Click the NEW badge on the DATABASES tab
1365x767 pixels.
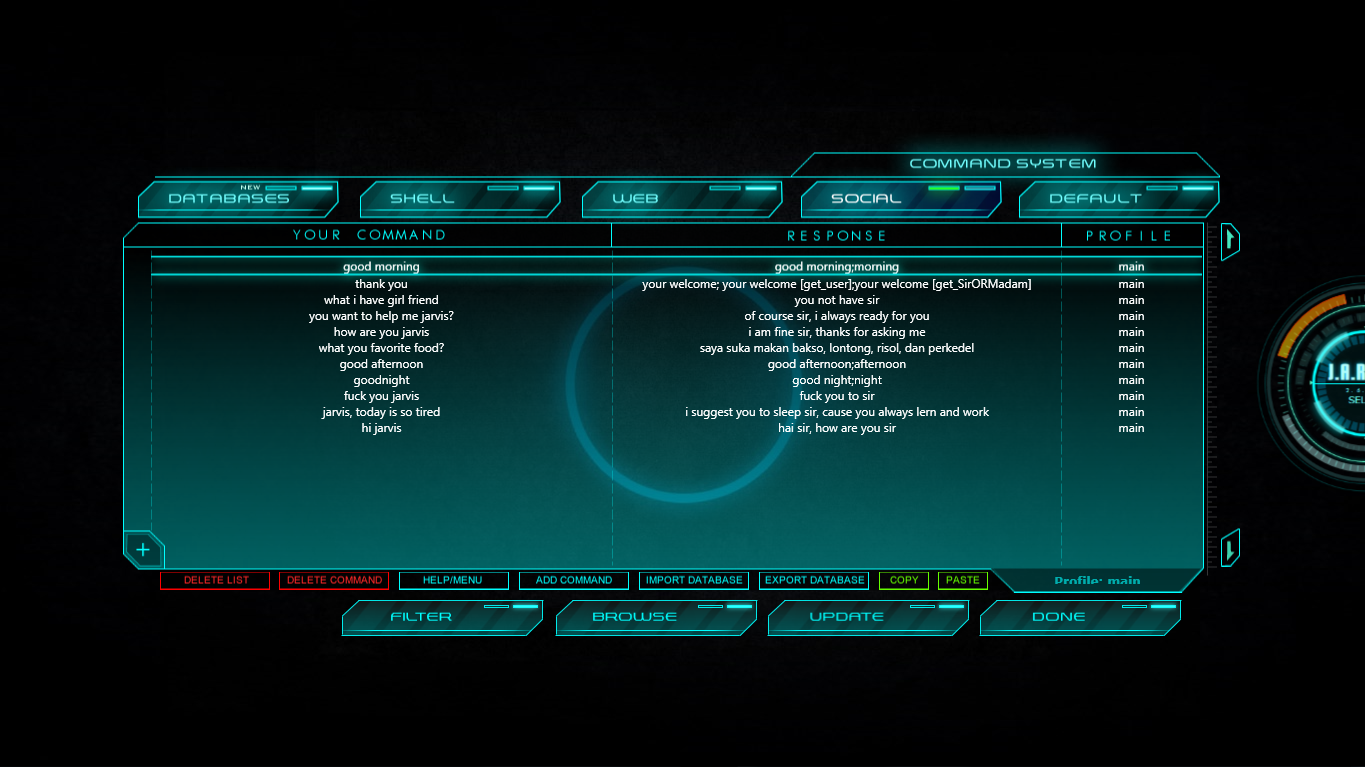251,186
